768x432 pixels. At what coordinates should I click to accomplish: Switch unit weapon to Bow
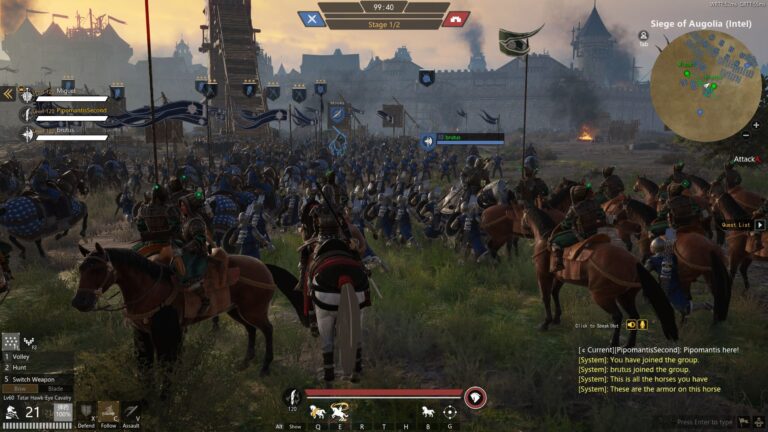[x=19, y=389]
